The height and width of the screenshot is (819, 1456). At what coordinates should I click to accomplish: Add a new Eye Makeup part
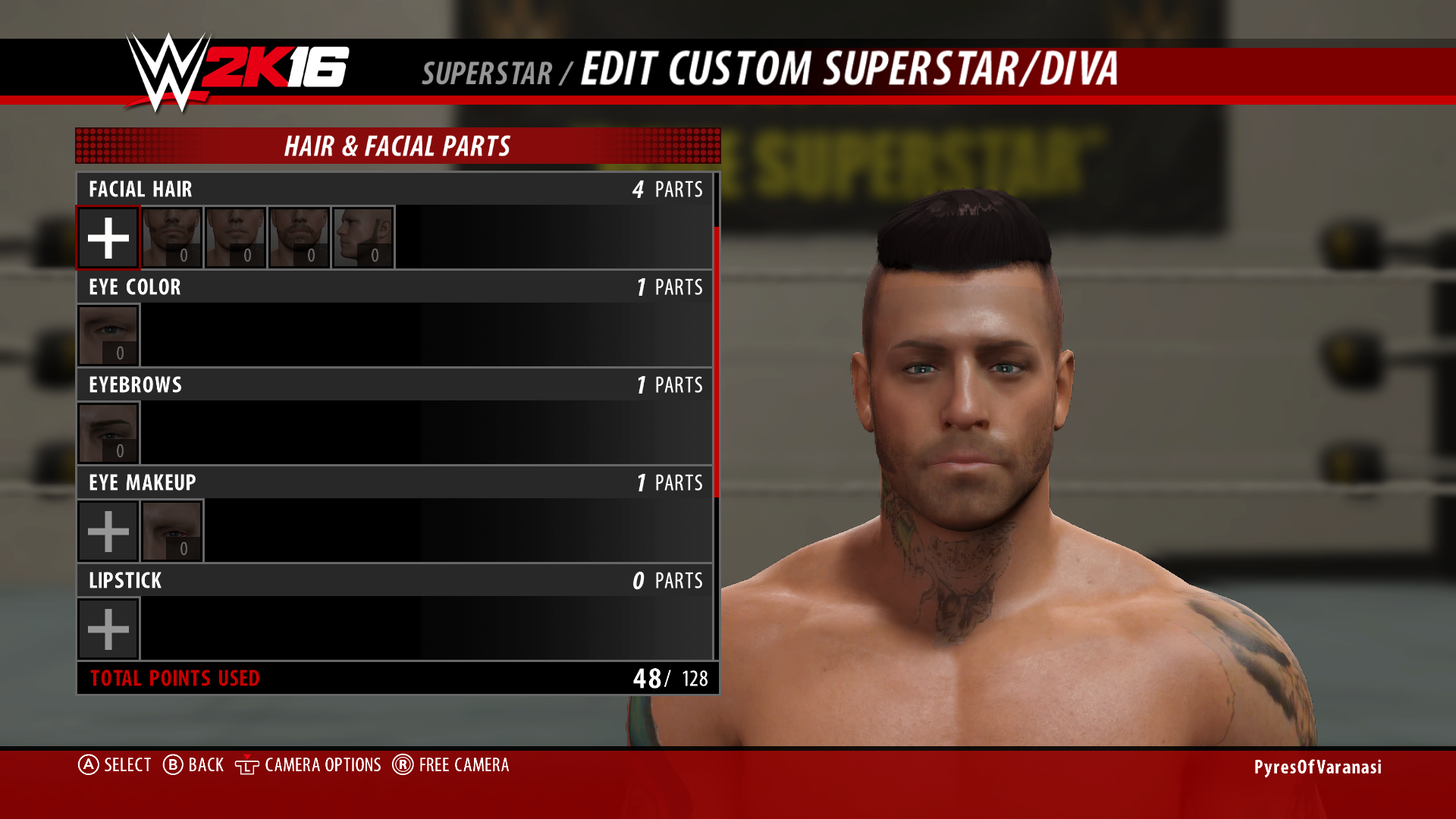(x=108, y=530)
